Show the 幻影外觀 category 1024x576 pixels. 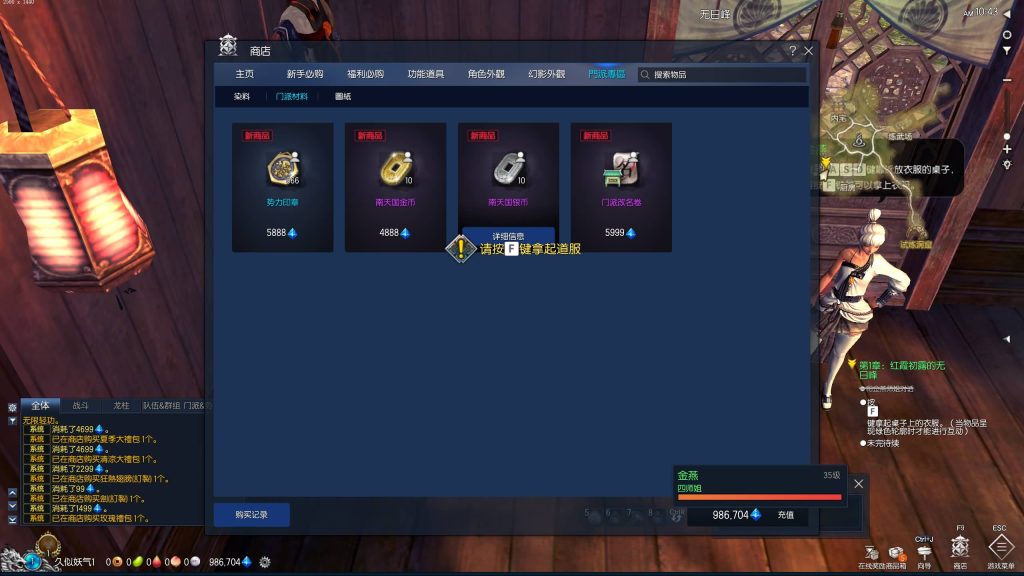click(547, 74)
